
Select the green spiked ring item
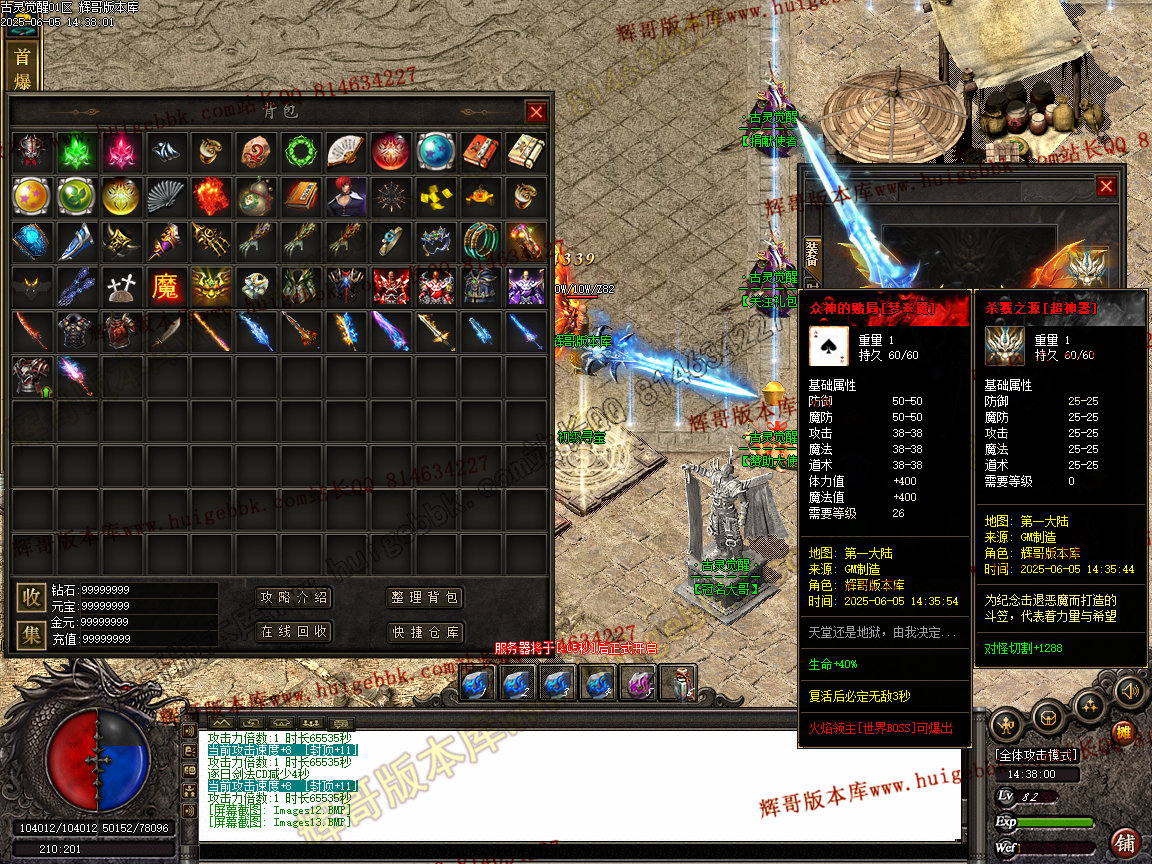click(300, 152)
